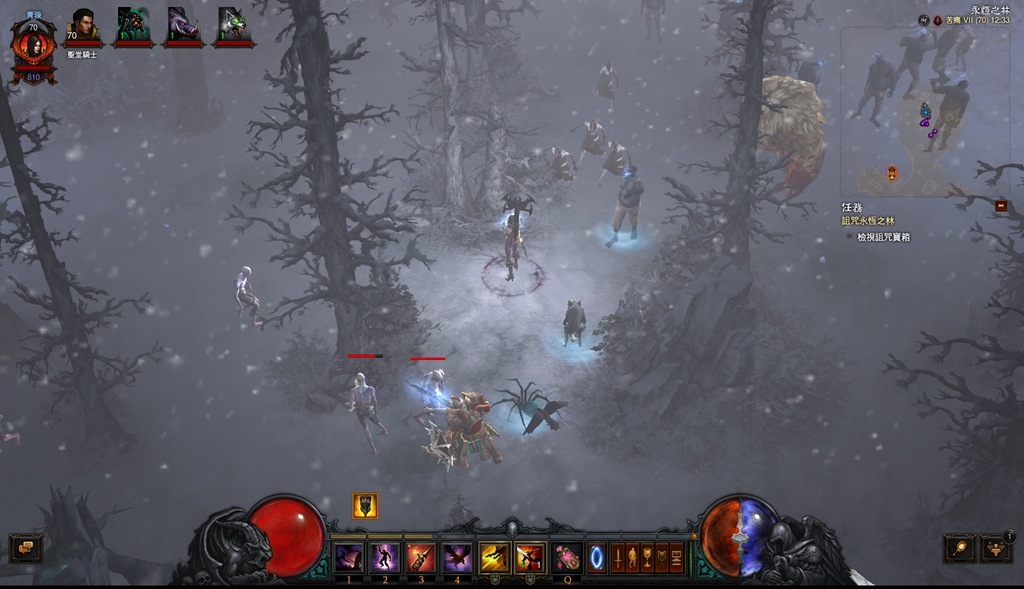Select the wolf pet portrait
Viewport: 1024px width, 589px height.
[233, 24]
